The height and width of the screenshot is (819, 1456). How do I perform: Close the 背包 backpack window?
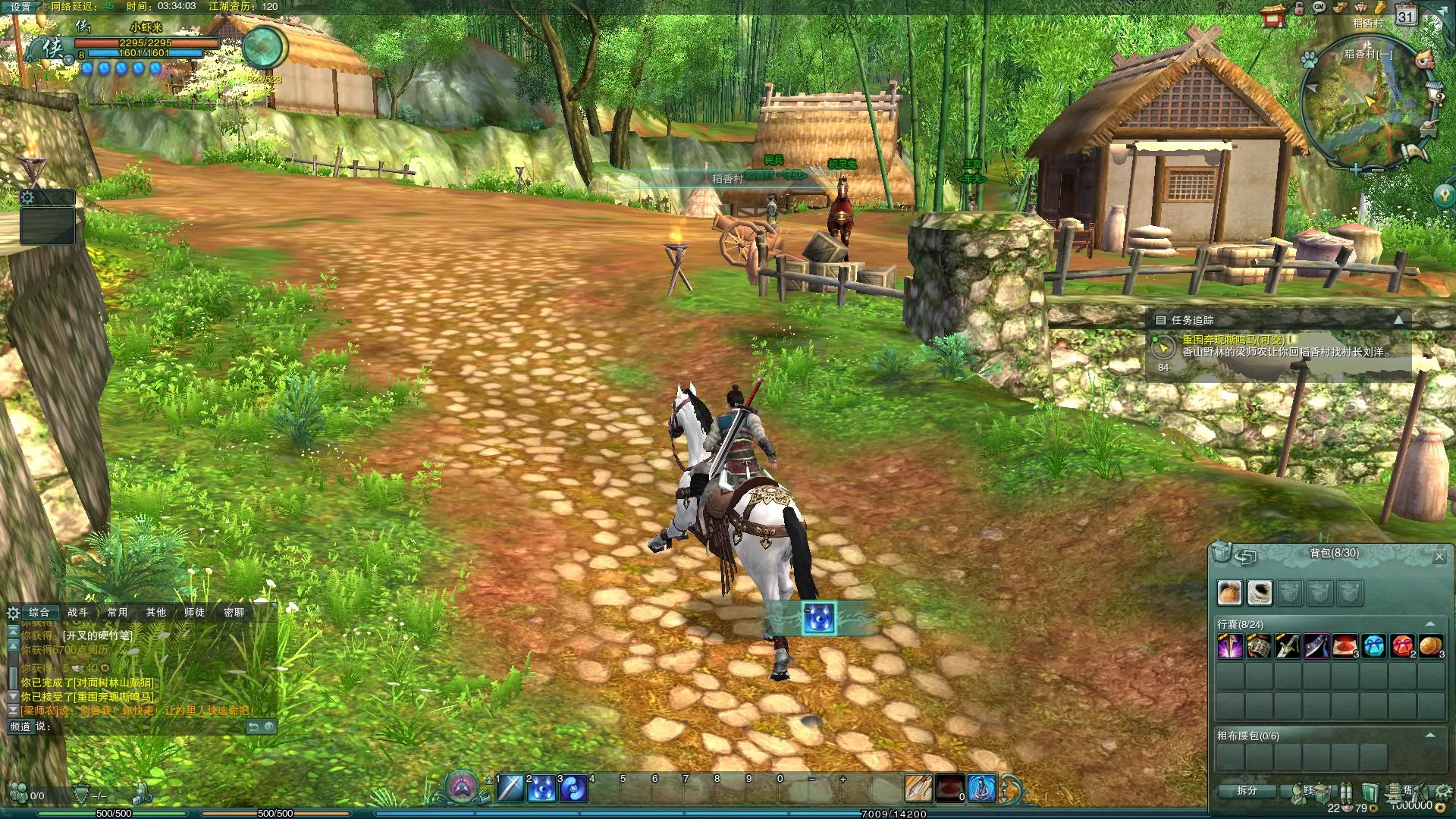[x=1439, y=557]
